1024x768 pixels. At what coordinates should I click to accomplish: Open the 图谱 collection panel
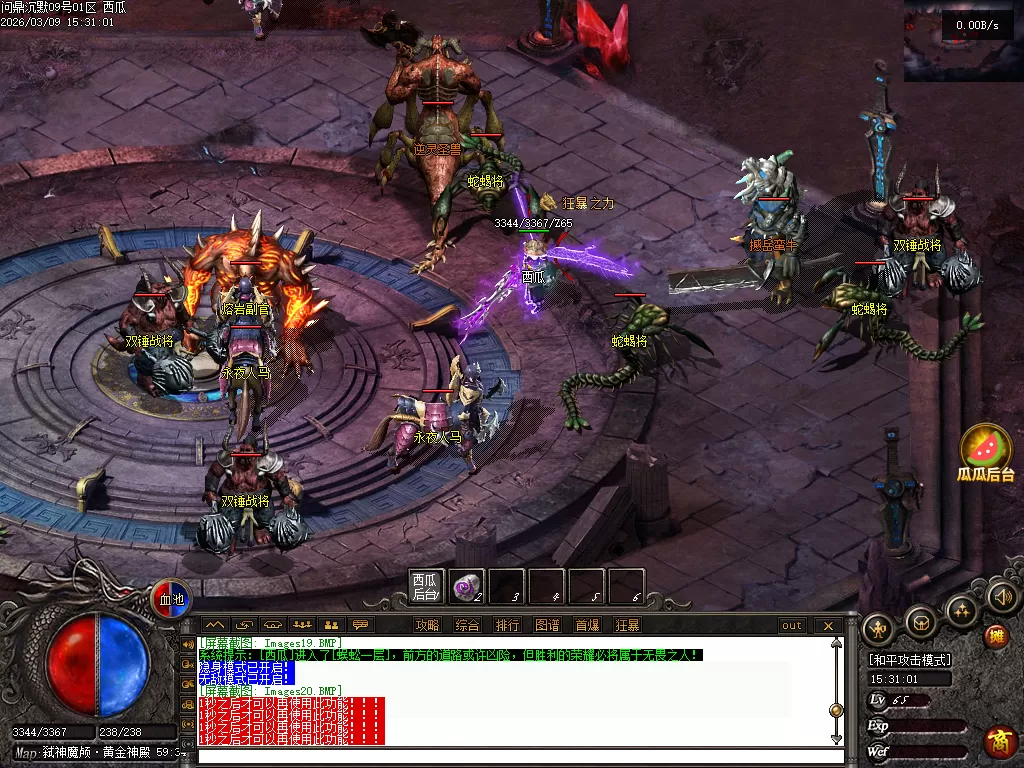547,626
